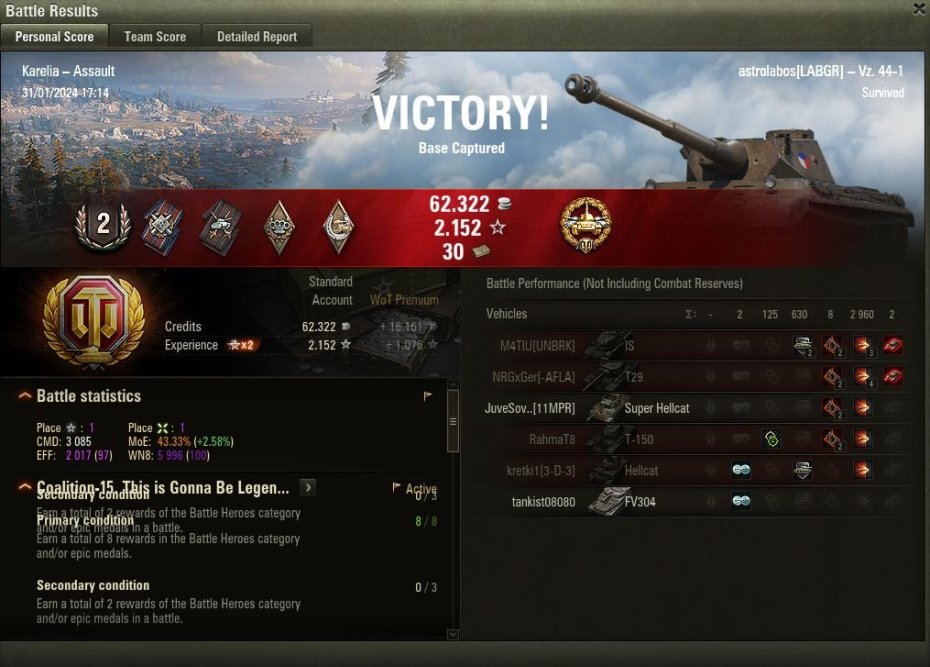Open the Detailed Report tab
Image resolution: width=930 pixels, height=667 pixels.
pos(257,37)
